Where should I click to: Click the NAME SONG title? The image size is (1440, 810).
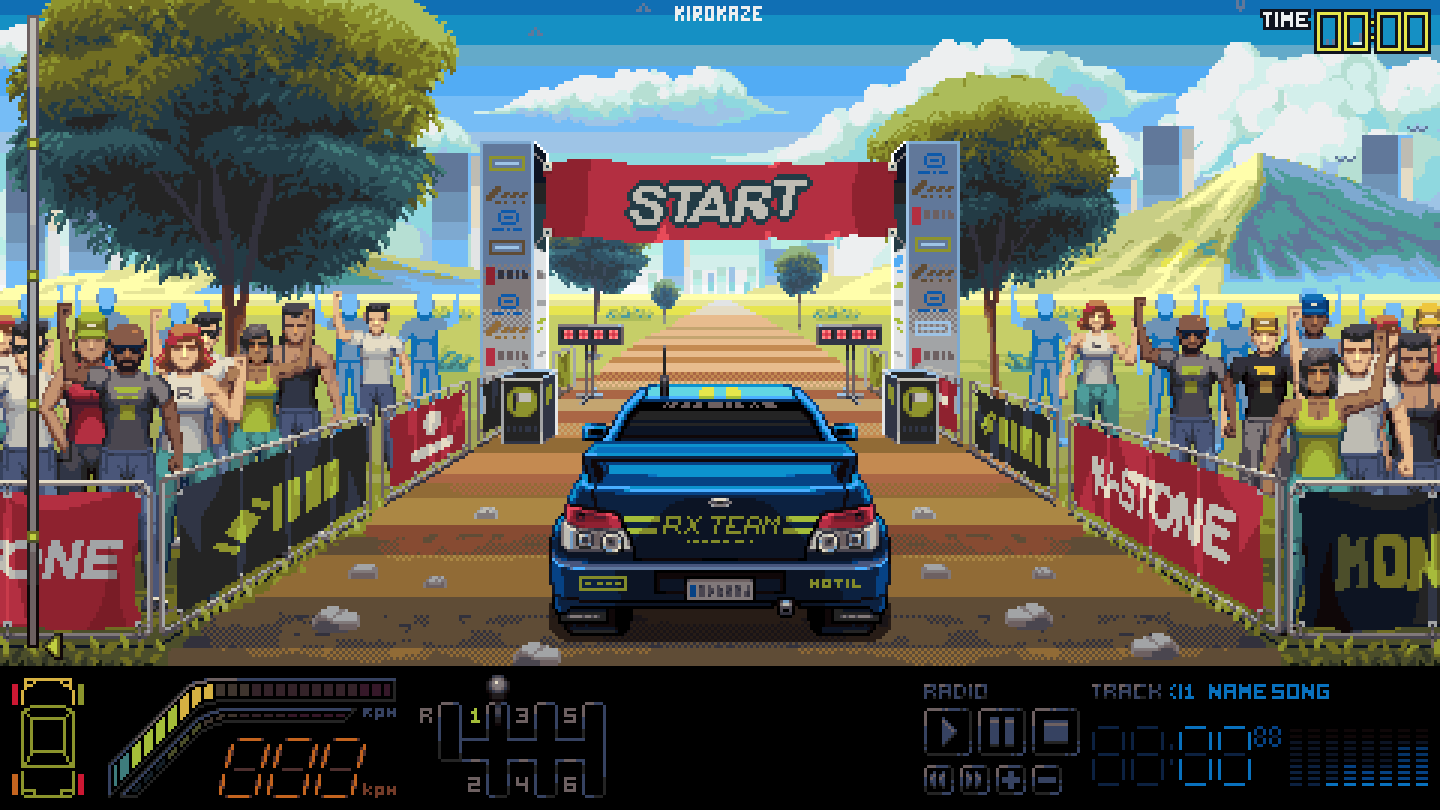pos(1271,691)
